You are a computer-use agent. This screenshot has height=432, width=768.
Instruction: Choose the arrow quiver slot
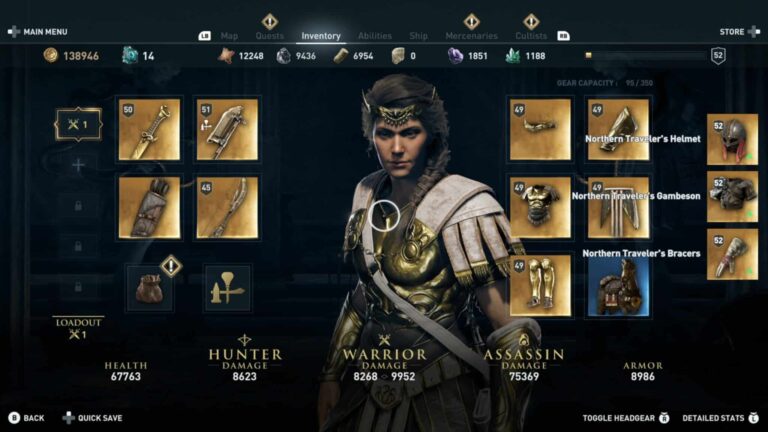[149, 207]
